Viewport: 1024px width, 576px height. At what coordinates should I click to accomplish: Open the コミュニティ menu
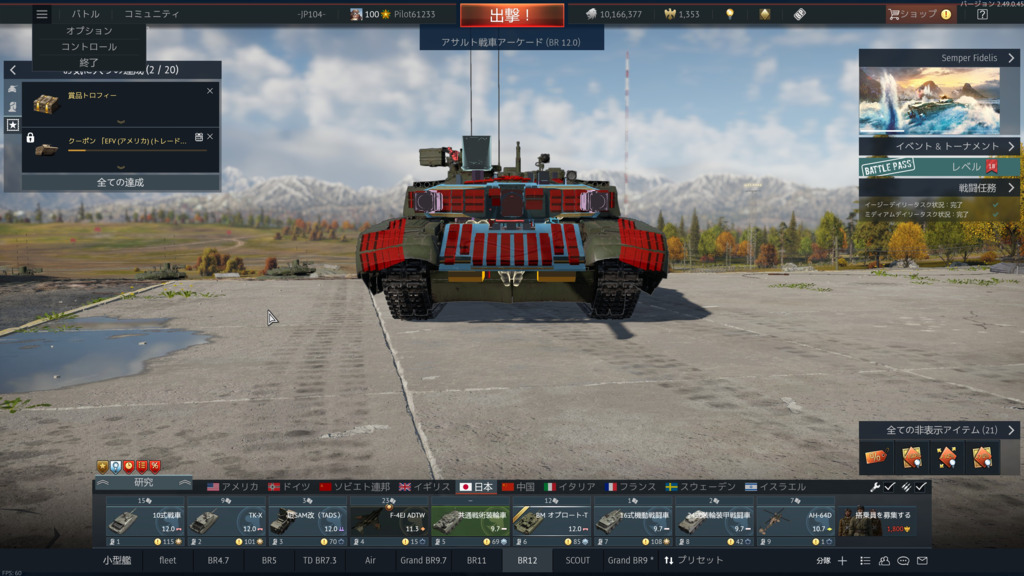click(x=152, y=14)
